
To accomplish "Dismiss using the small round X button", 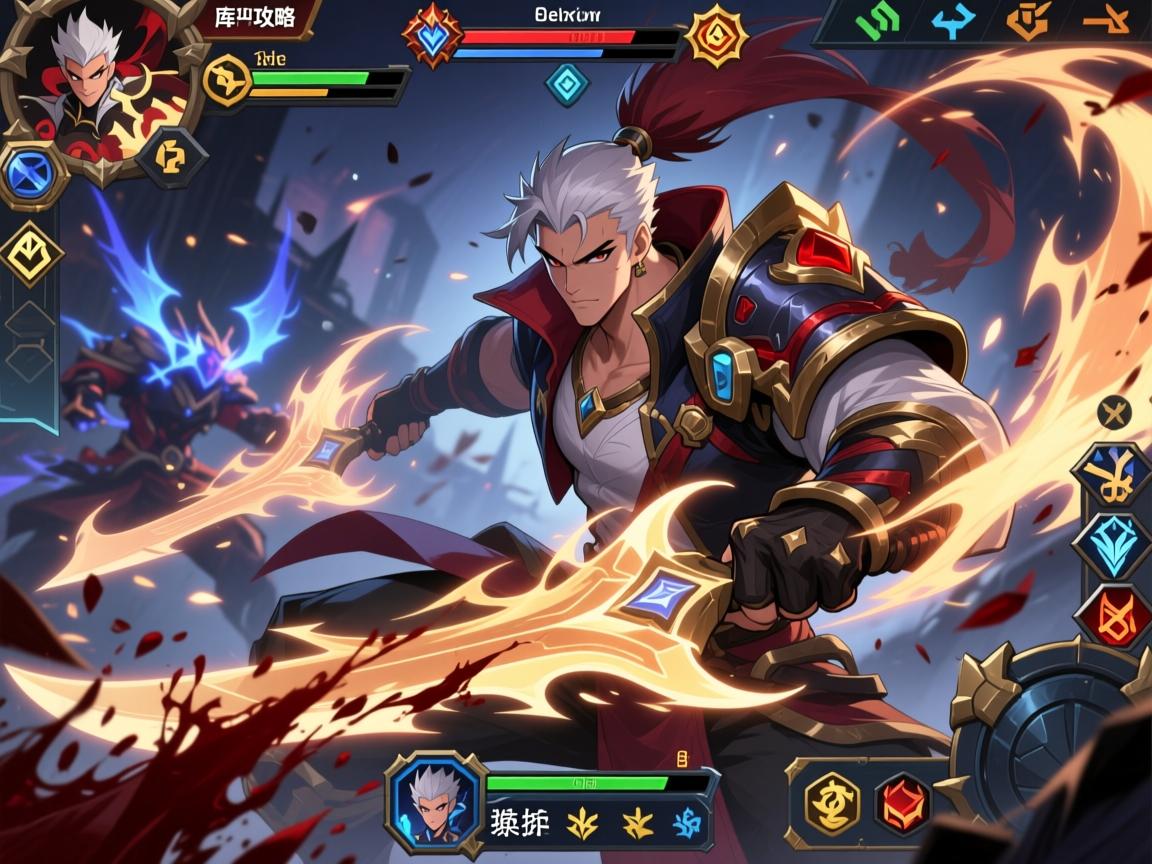I will (1113, 411).
